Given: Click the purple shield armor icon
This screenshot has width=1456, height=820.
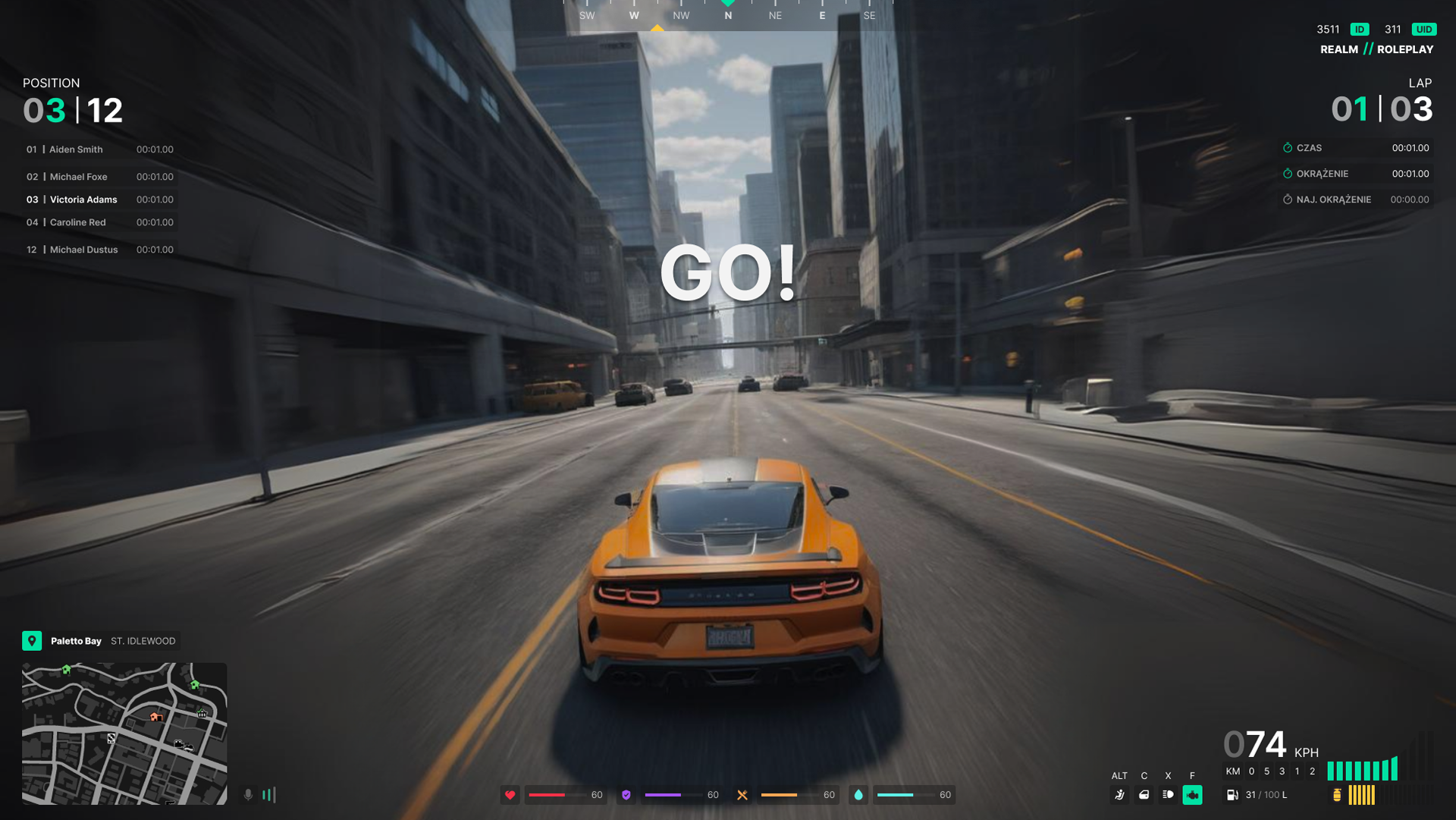Looking at the screenshot, I should [x=626, y=795].
